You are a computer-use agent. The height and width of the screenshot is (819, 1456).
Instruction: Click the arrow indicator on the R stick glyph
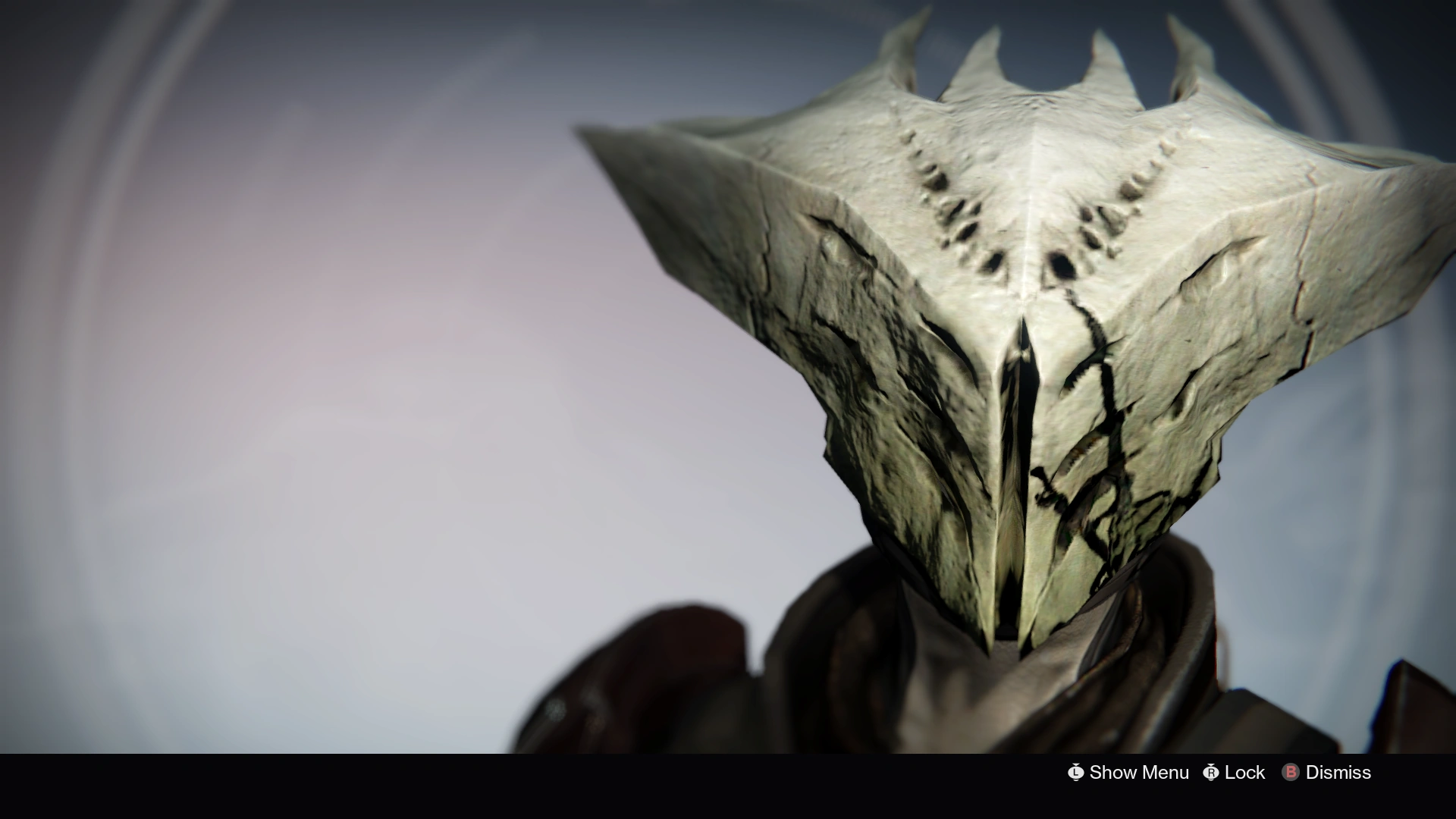pos(1212,764)
